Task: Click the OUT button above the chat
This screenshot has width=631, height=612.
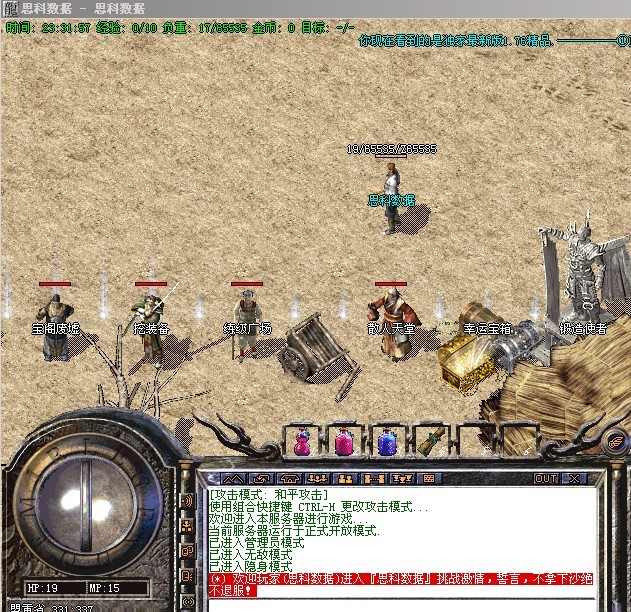Action: (x=546, y=479)
